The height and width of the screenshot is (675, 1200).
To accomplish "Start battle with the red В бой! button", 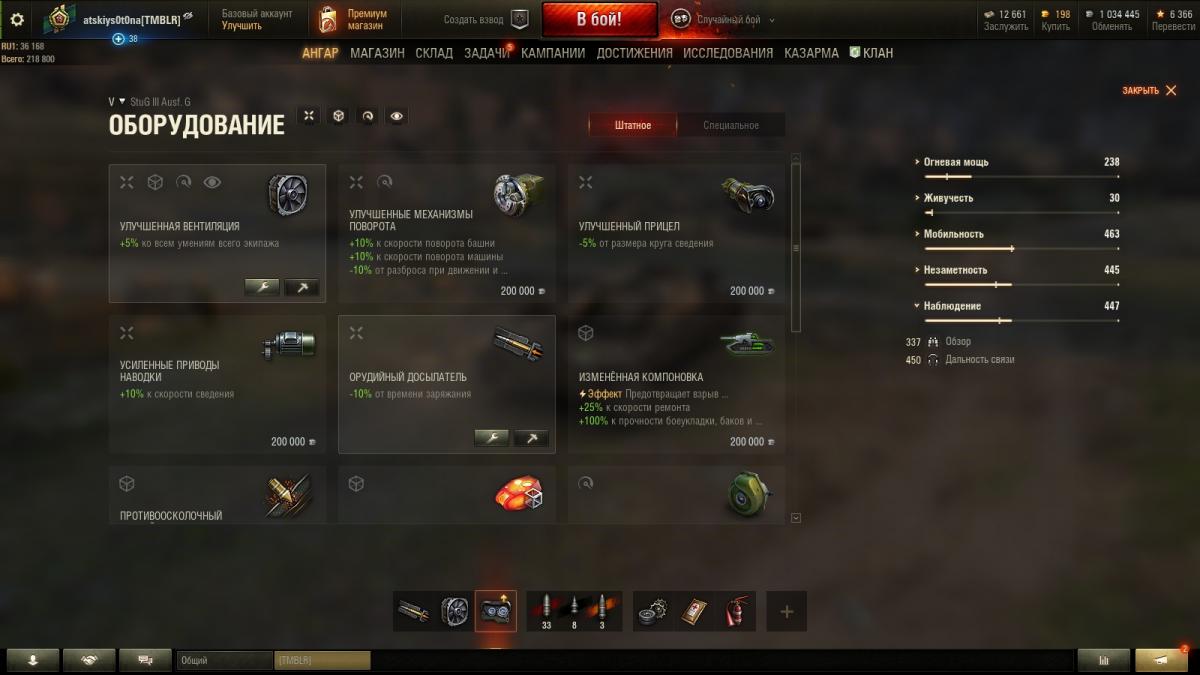I will pos(599,19).
